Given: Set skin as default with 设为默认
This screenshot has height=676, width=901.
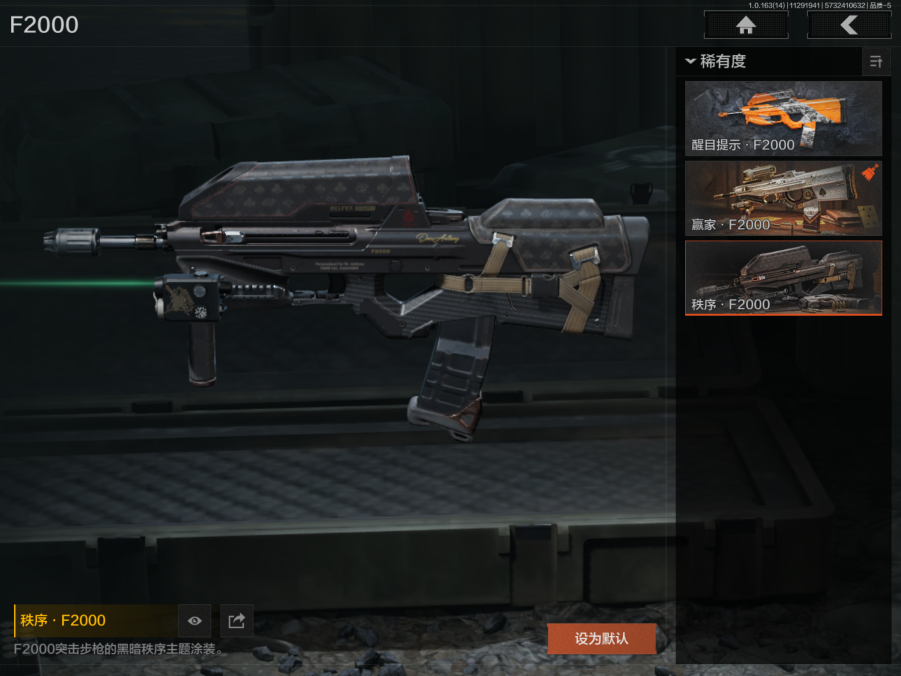Looking at the screenshot, I should coord(601,638).
